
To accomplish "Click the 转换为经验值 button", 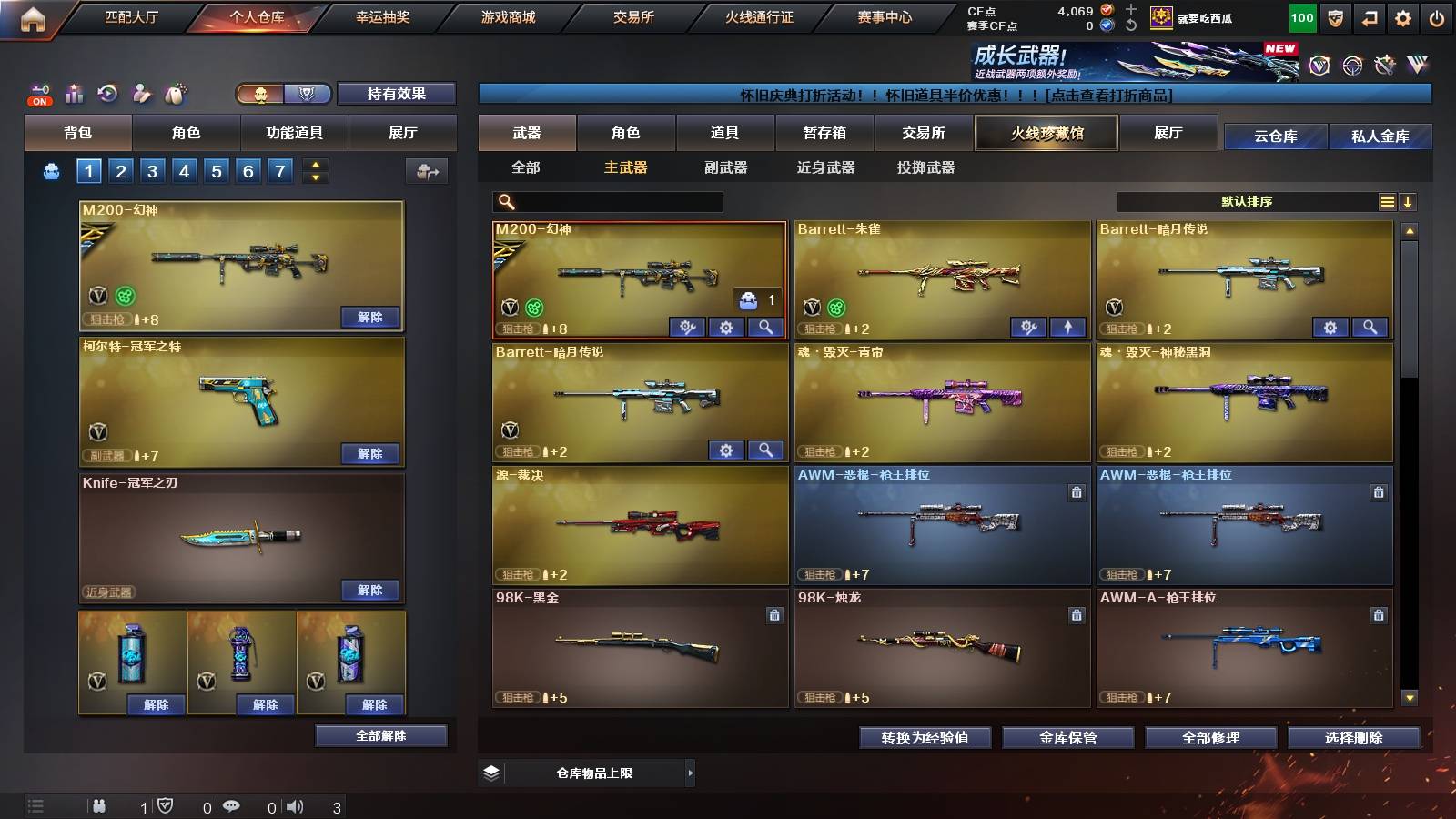I will coord(926,738).
